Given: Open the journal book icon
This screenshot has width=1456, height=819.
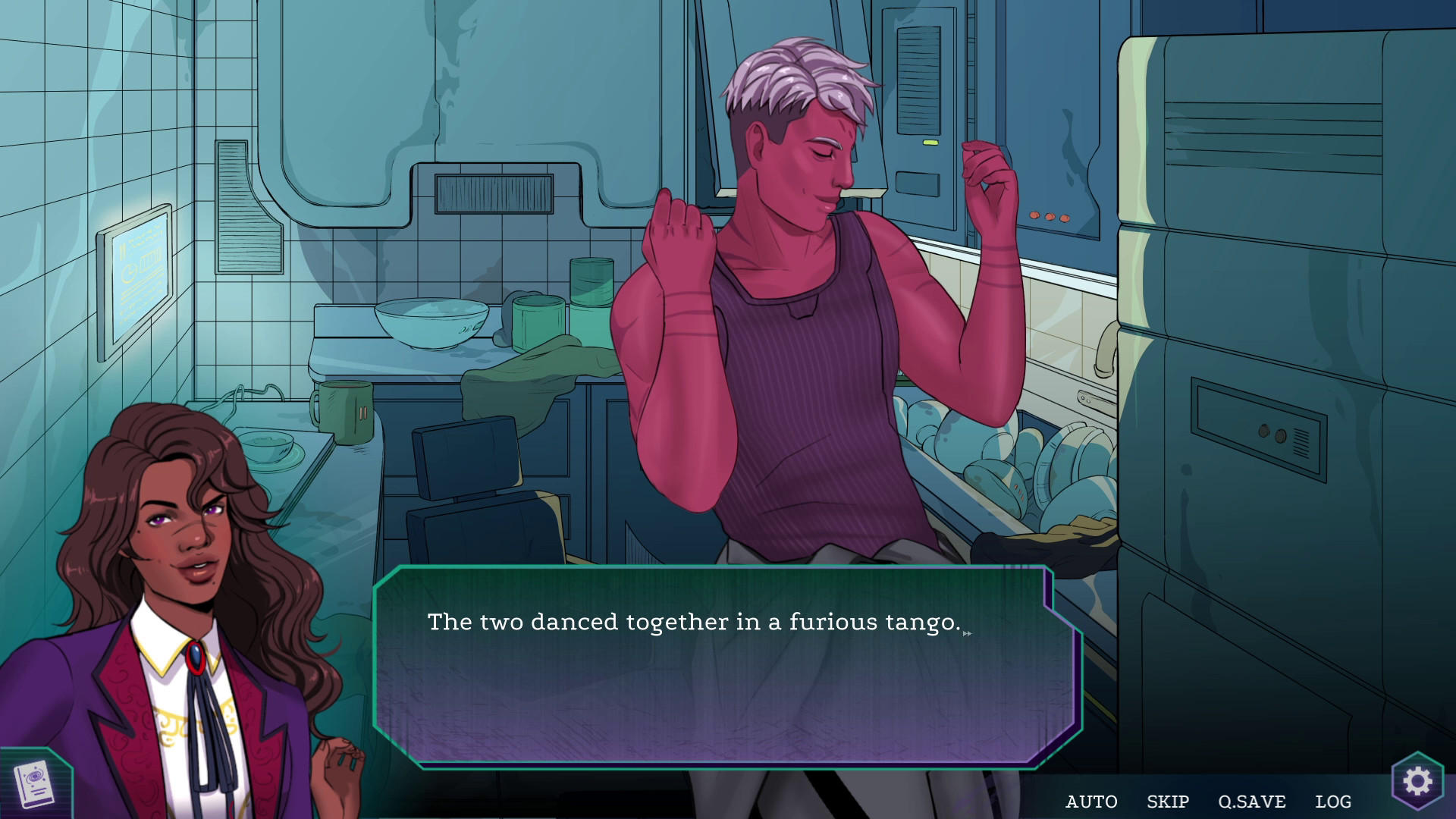Looking at the screenshot, I should 34,784.
